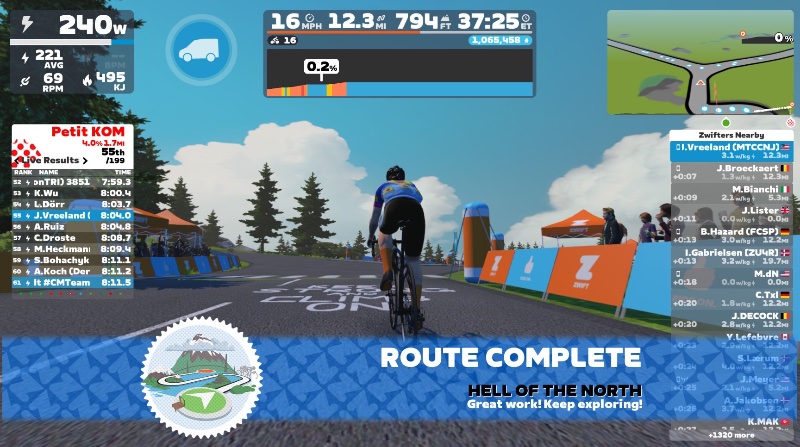Select J.Broeckaert in Zwifters Nearby
This screenshot has height=447, width=800.
pos(734,173)
